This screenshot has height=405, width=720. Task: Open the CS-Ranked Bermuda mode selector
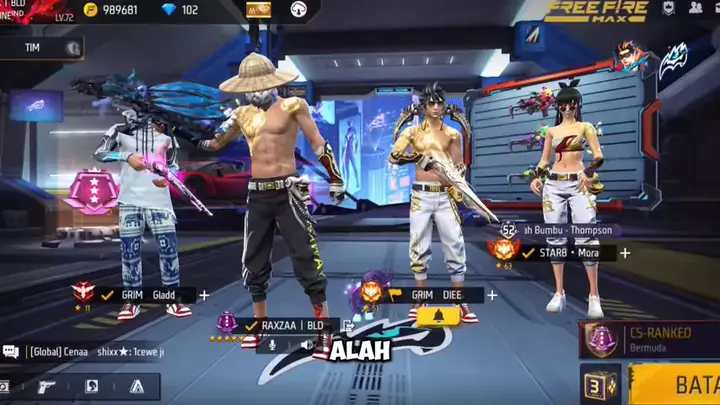pos(650,339)
